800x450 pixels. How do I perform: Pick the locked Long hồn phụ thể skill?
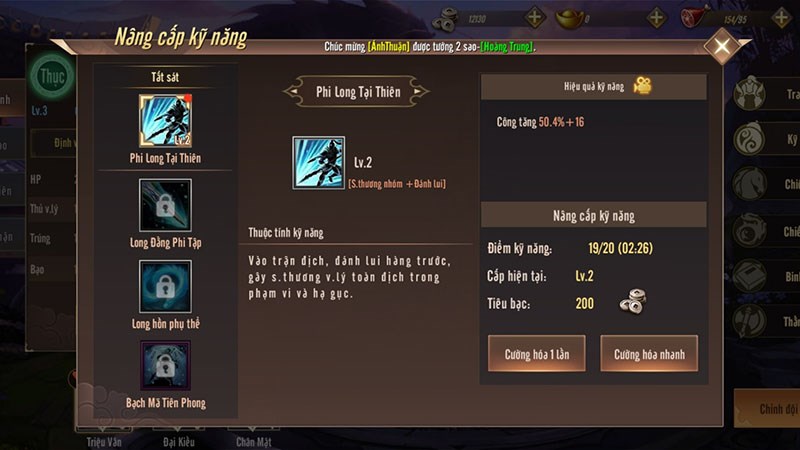(x=165, y=286)
